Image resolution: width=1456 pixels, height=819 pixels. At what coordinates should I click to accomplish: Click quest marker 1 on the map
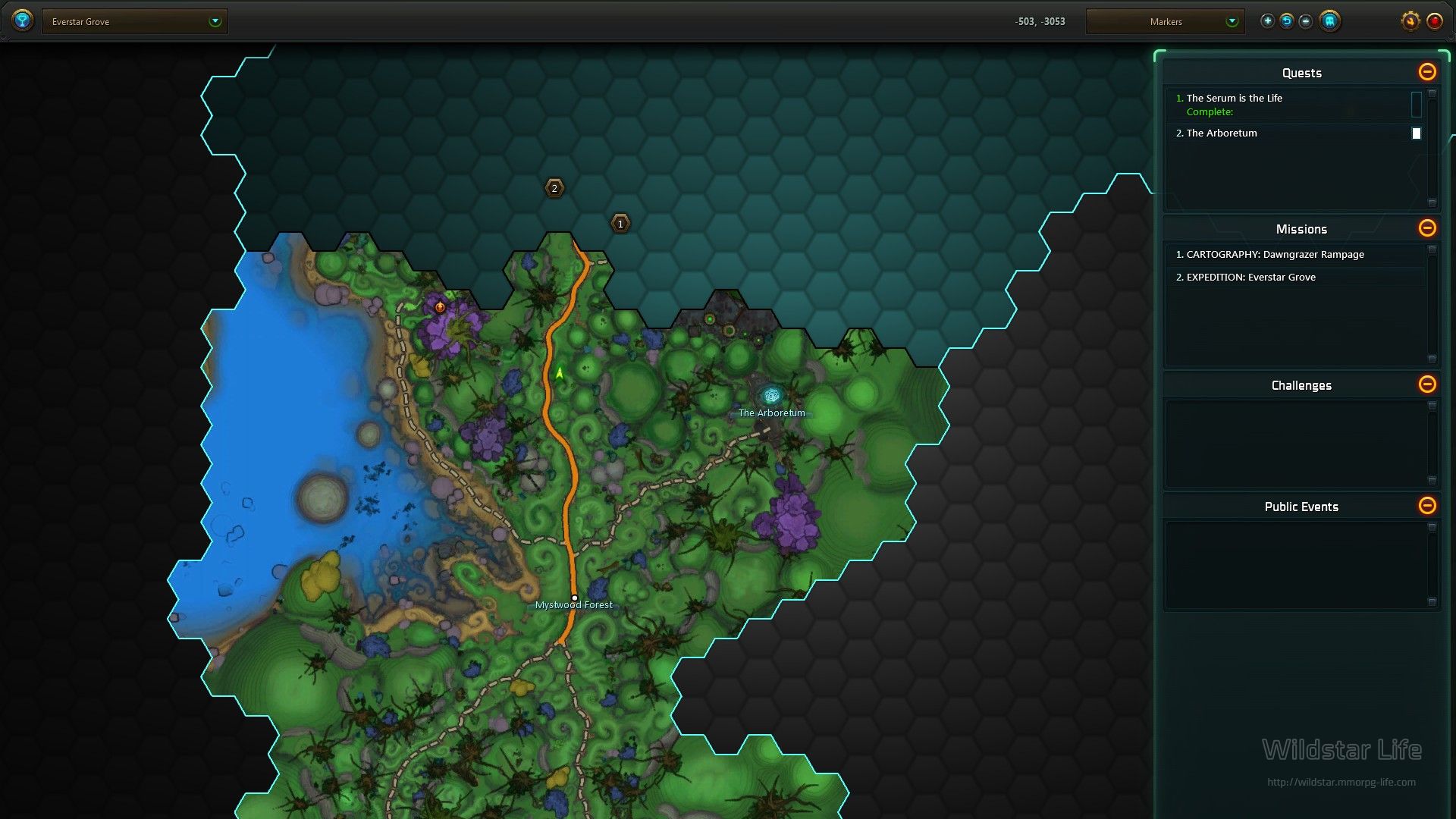click(620, 224)
